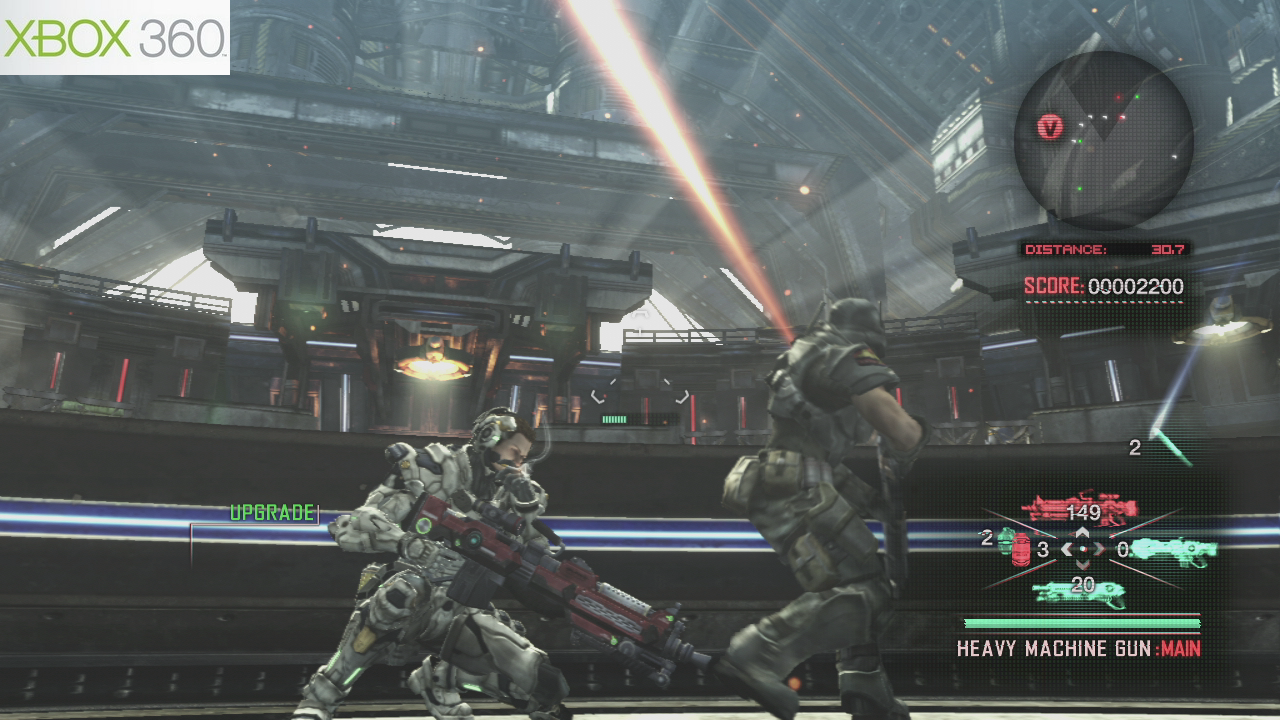Select the green UPGRADE pickup label

[x=272, y=513]
